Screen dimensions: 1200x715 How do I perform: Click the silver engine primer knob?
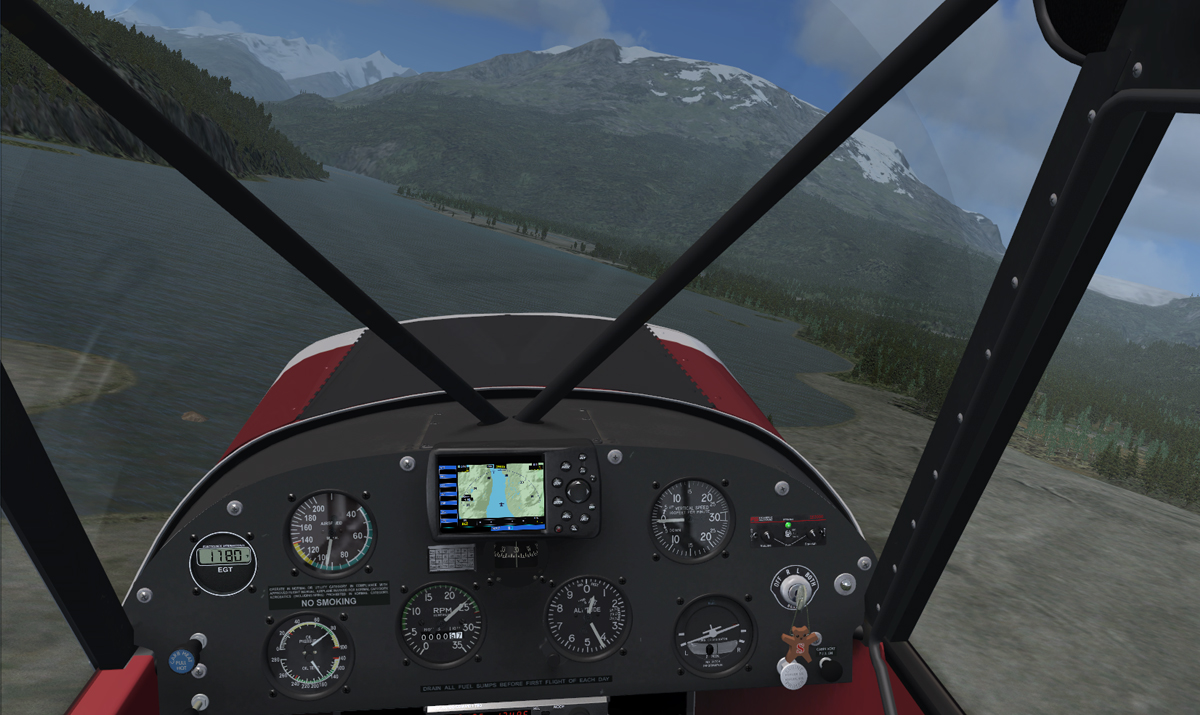click(x=793, y=676)
